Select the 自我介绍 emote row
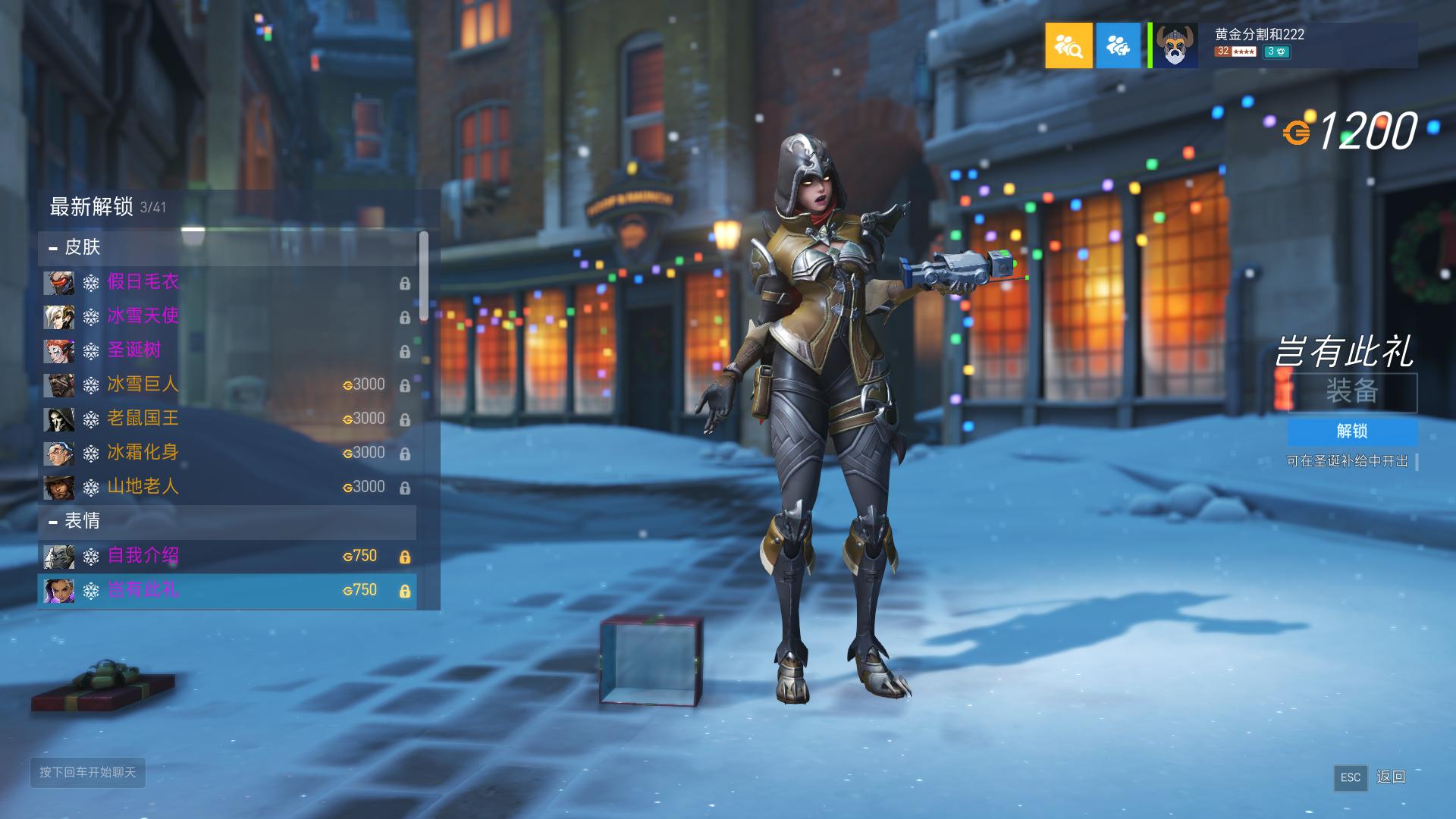This screenshot has height=819, width=1456. [x=227, y=556]
